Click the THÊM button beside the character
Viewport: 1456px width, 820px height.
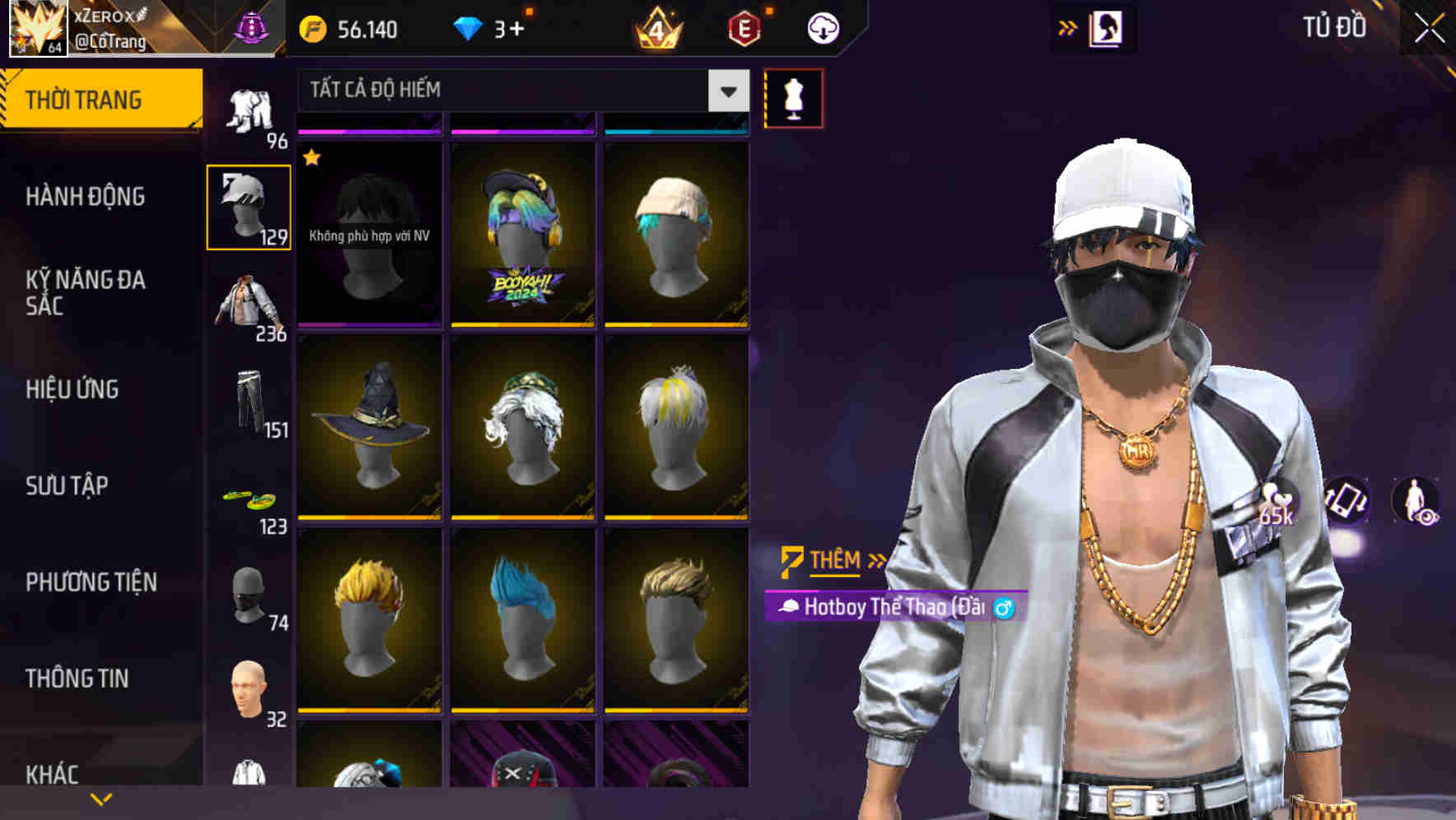[x=832, y=561]
